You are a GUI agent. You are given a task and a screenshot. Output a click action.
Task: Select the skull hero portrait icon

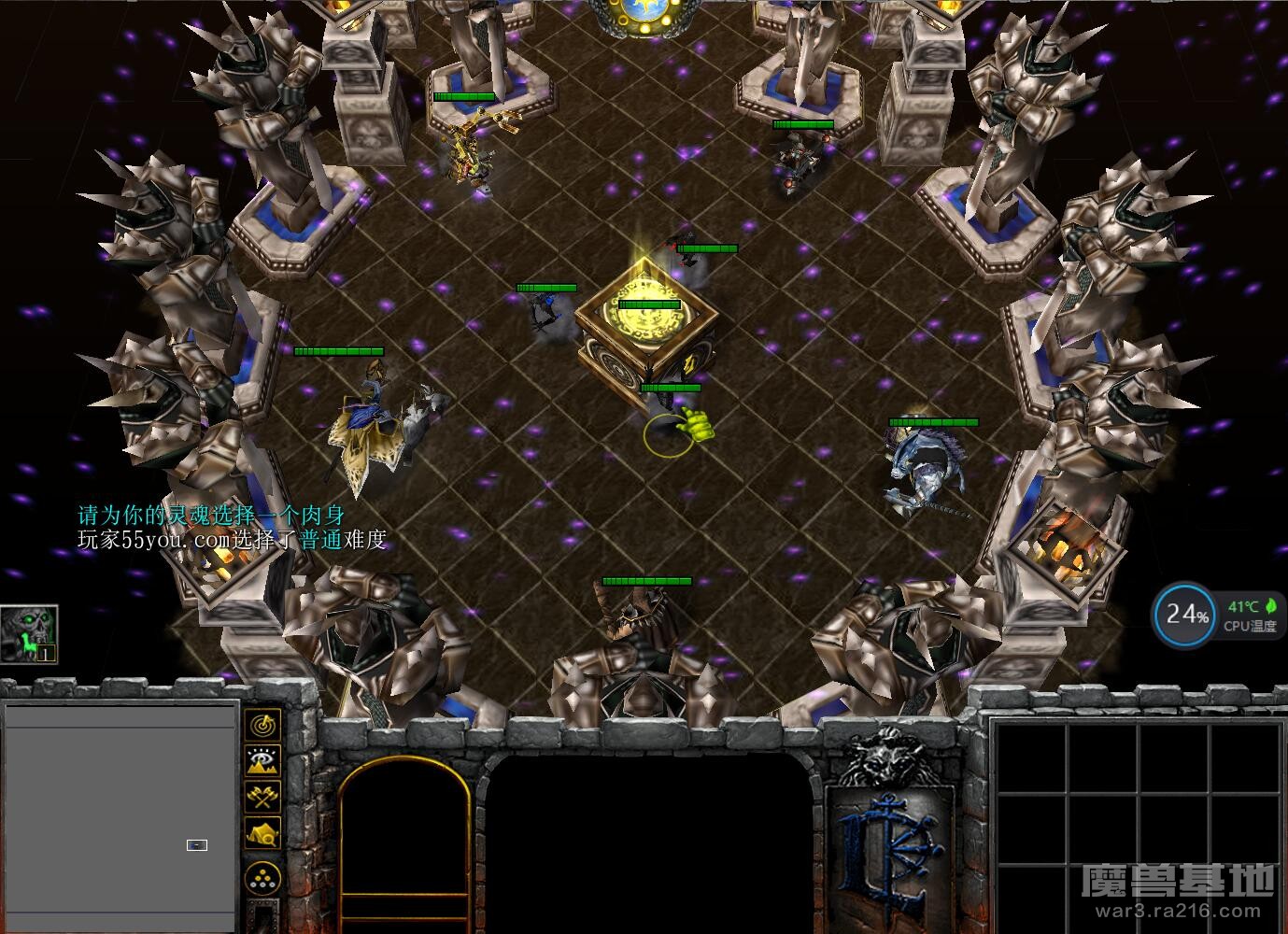(x=29, y=634)
